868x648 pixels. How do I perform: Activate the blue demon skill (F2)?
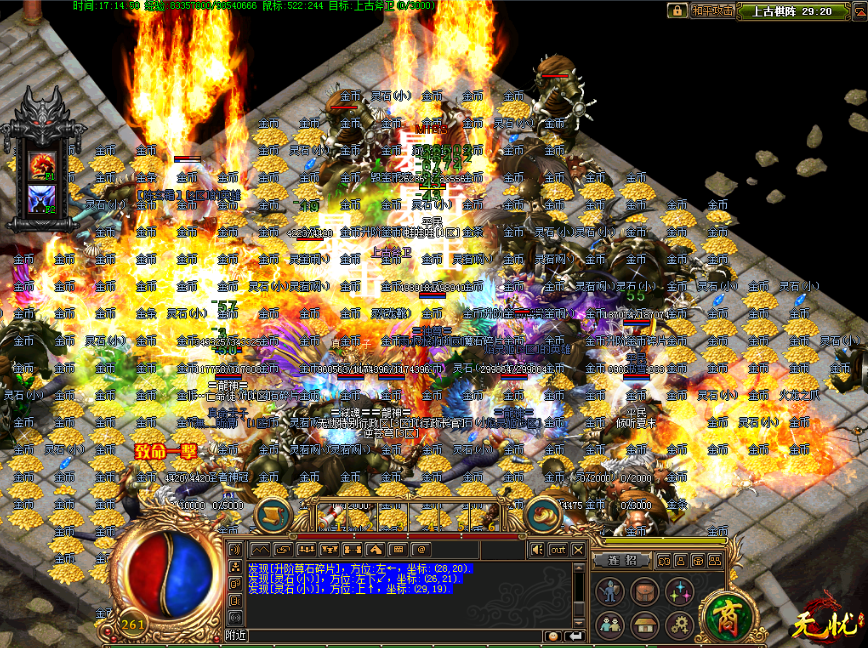(42, 197)
